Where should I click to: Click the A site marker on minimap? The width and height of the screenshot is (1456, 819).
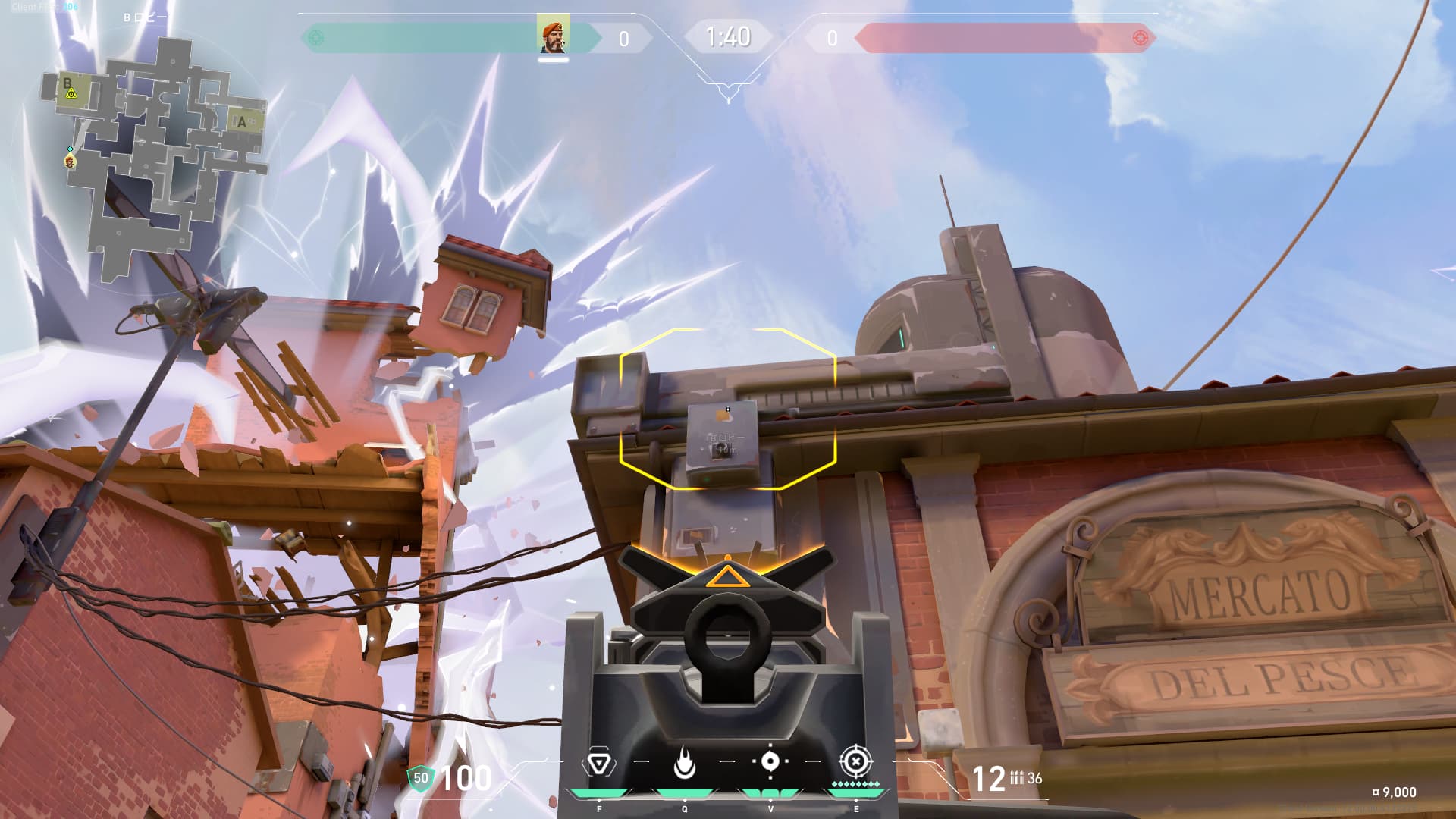click(x=242, y=121)
